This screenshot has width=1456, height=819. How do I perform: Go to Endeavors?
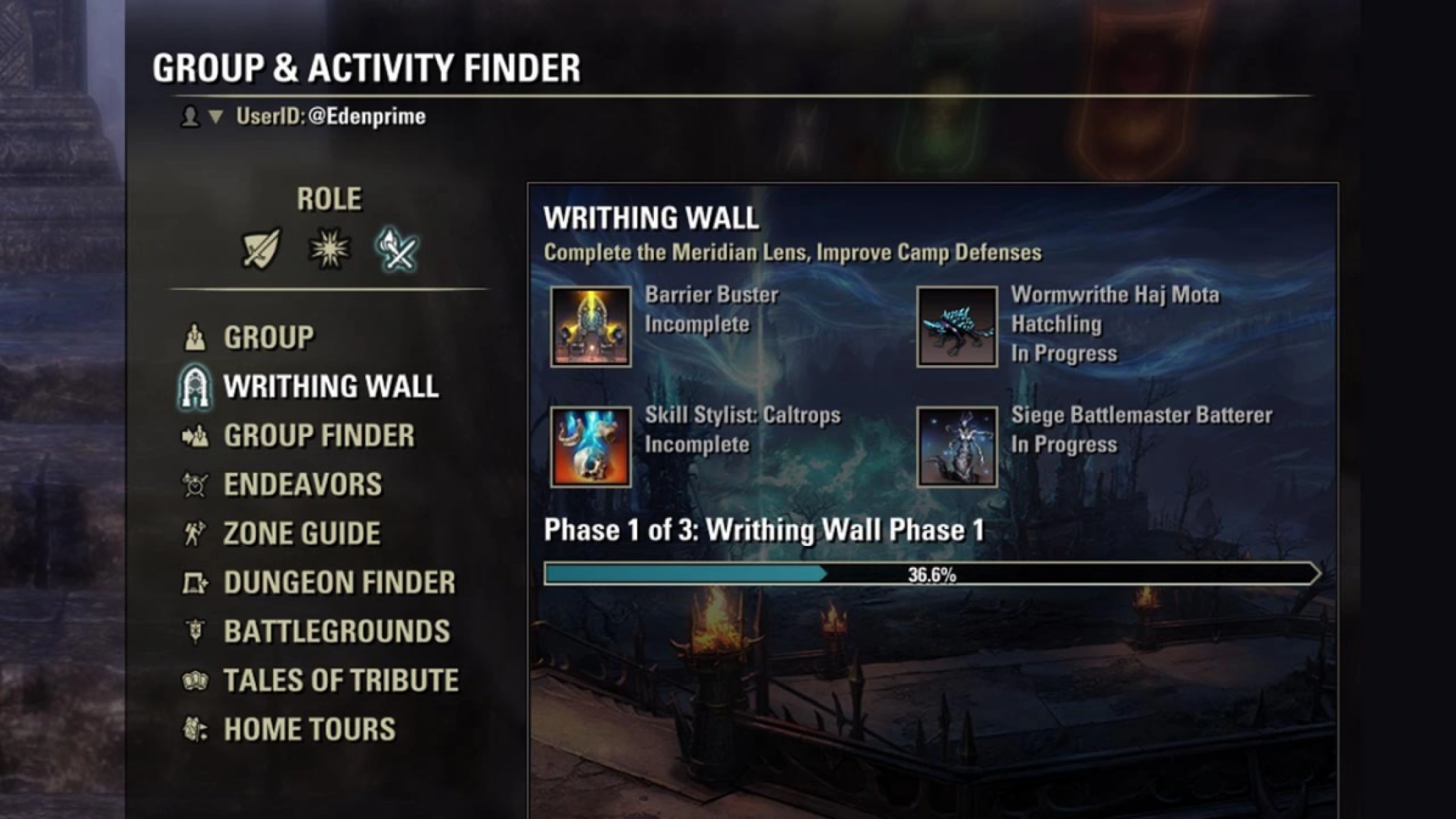coord(302,485)
